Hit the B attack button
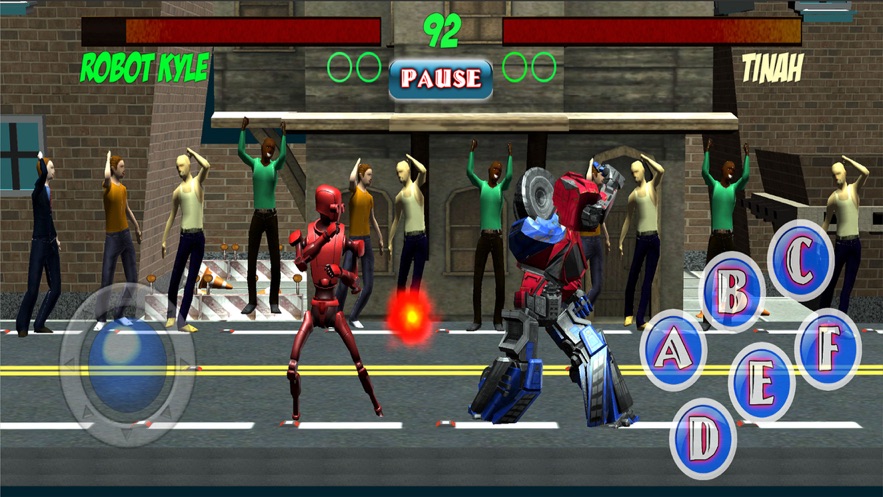 733,292
